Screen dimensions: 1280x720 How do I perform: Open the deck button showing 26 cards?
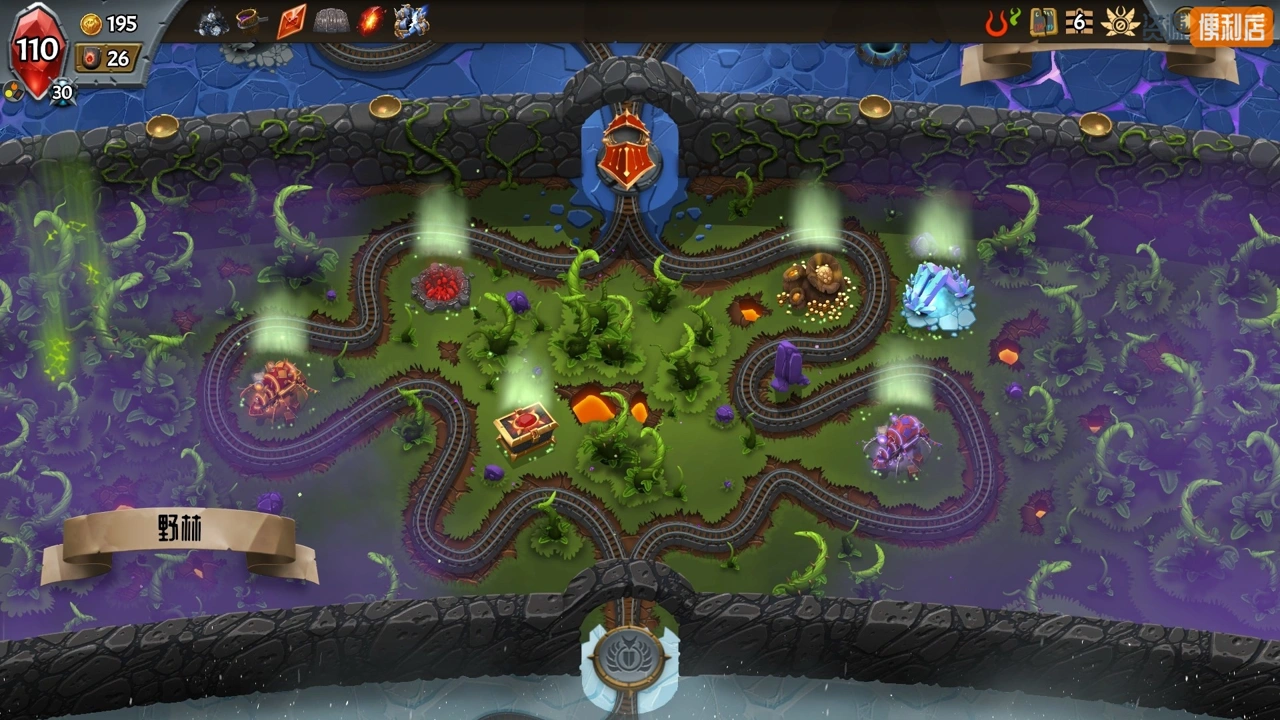[x=107, y=58]
